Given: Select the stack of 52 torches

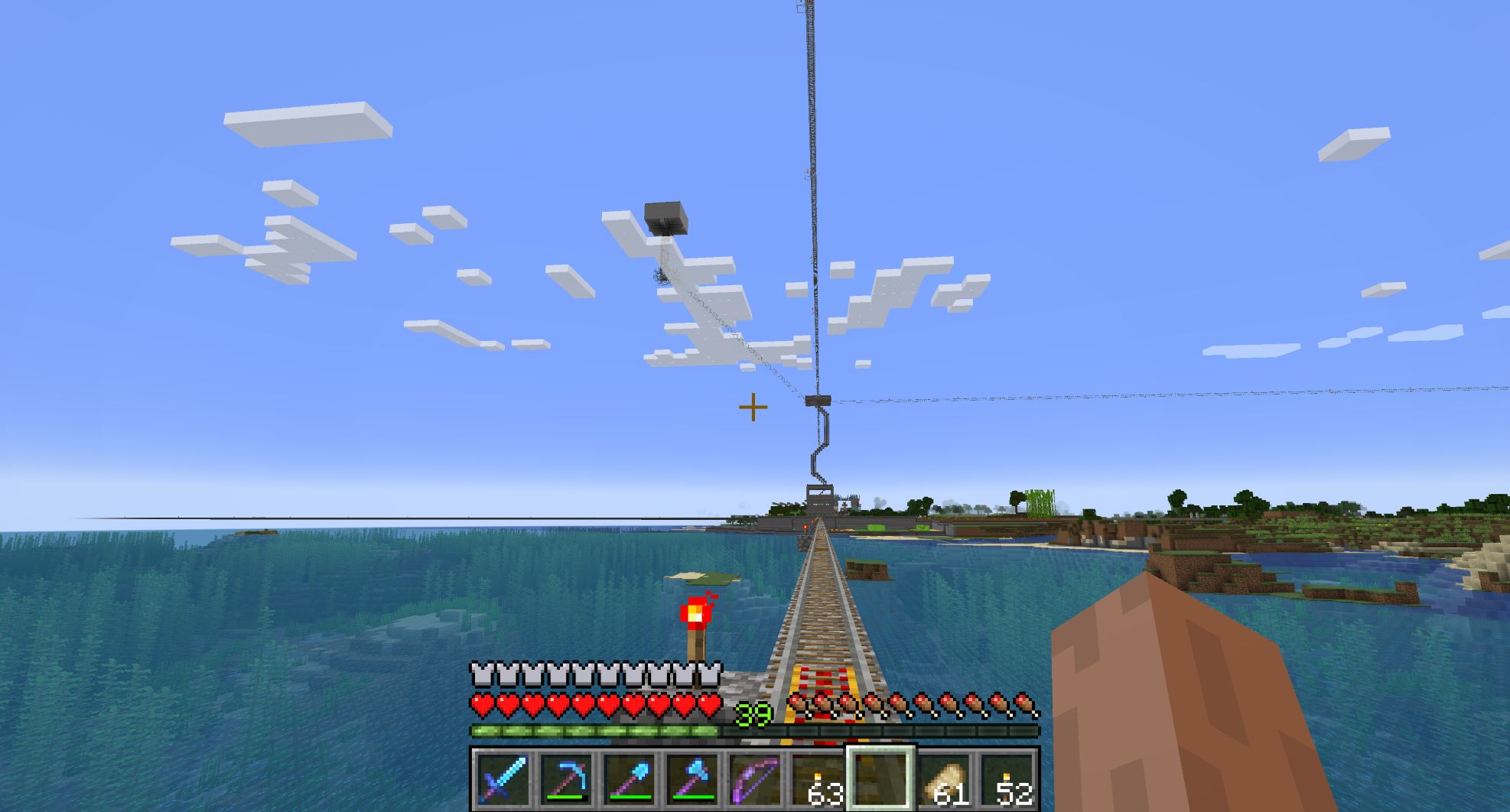Looking at the screenshot, I should click(x=1008, y=780).
